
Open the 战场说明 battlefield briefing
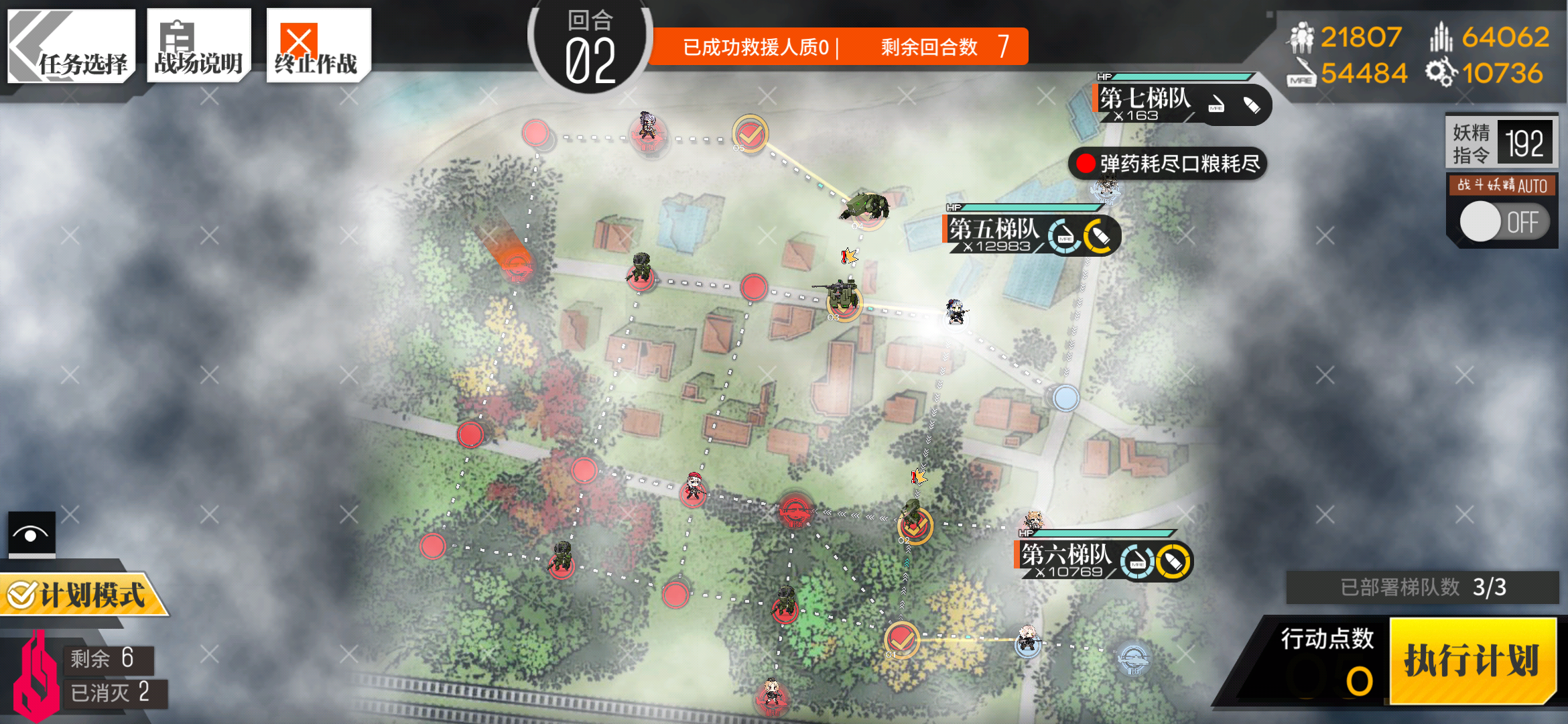(x=198, y=46)
